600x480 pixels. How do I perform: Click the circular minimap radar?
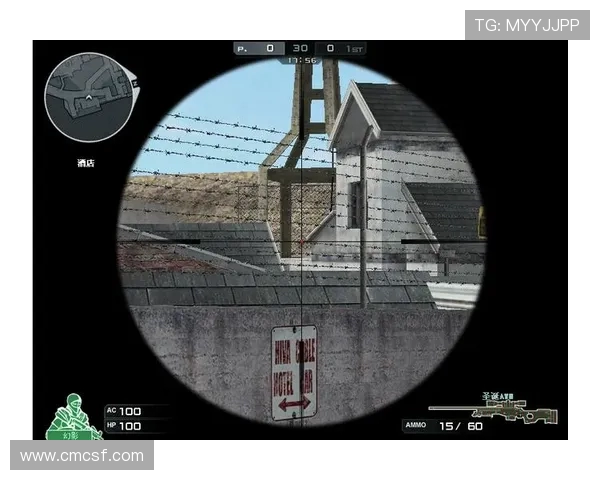click(89, 97)
